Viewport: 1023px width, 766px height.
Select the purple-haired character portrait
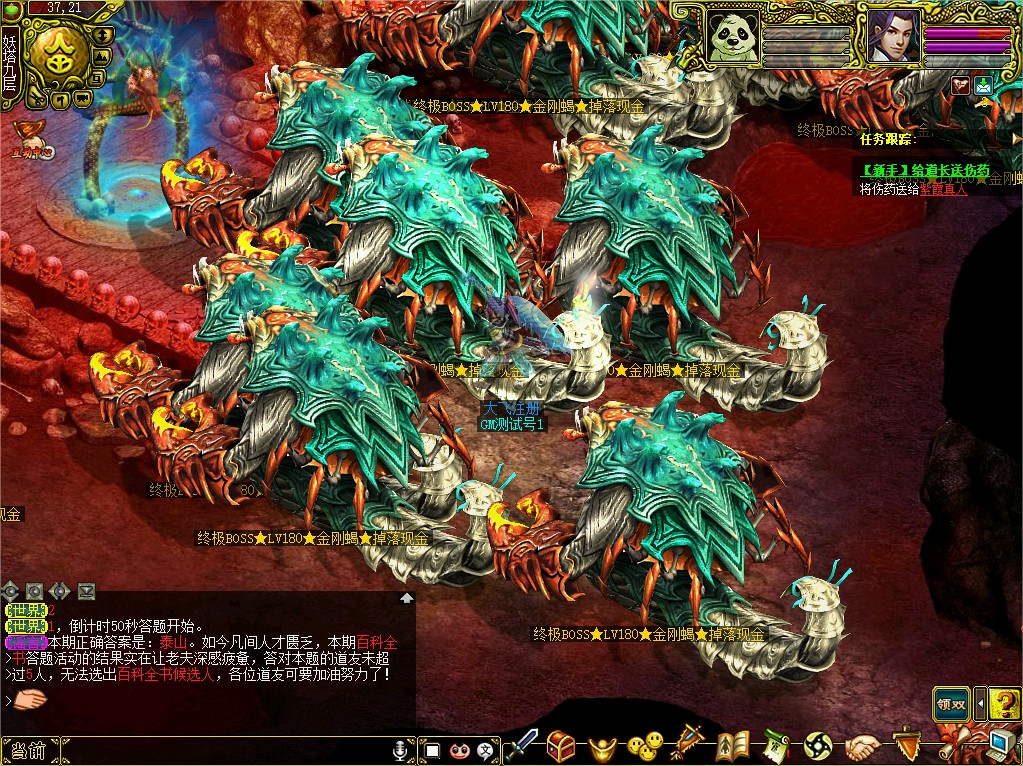[892, 36]
